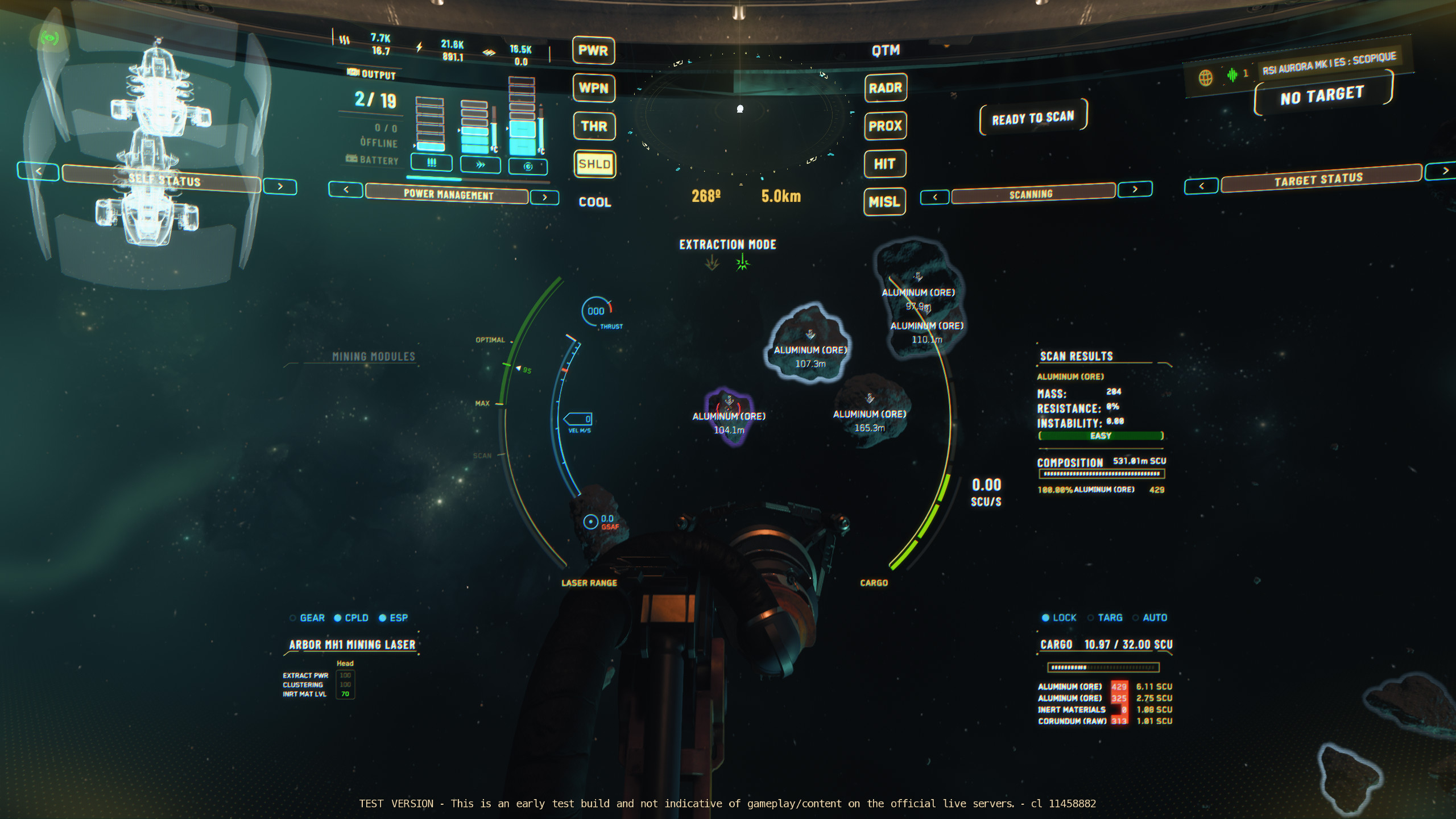This screenshot has width=1456, height=819.
Task: Cycle Self Status display forward
Action: tap(280, 187)
